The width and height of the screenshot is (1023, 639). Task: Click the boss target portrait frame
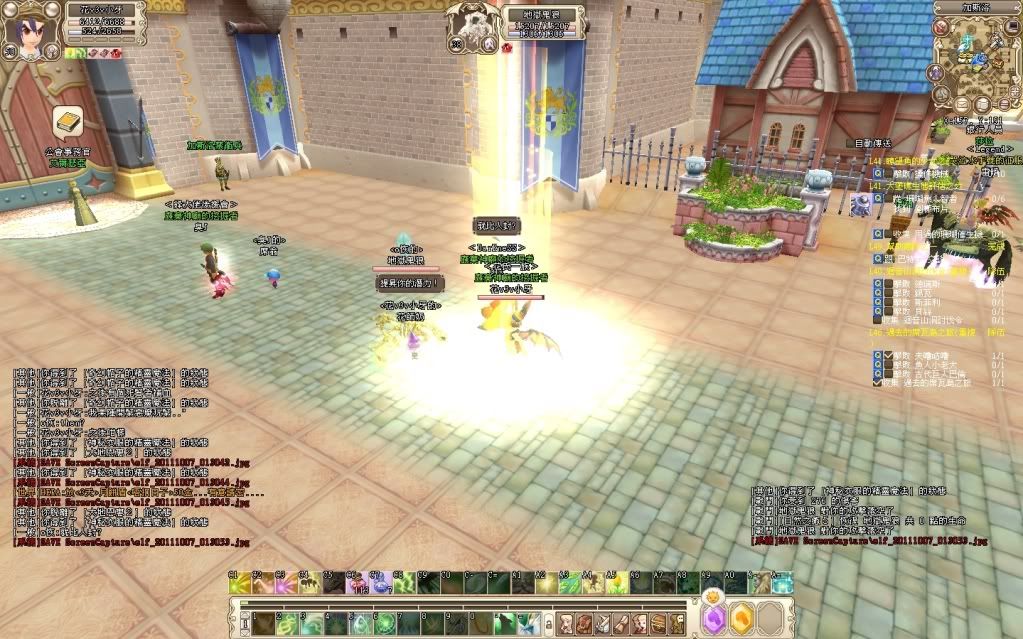(x=469, y=22)
